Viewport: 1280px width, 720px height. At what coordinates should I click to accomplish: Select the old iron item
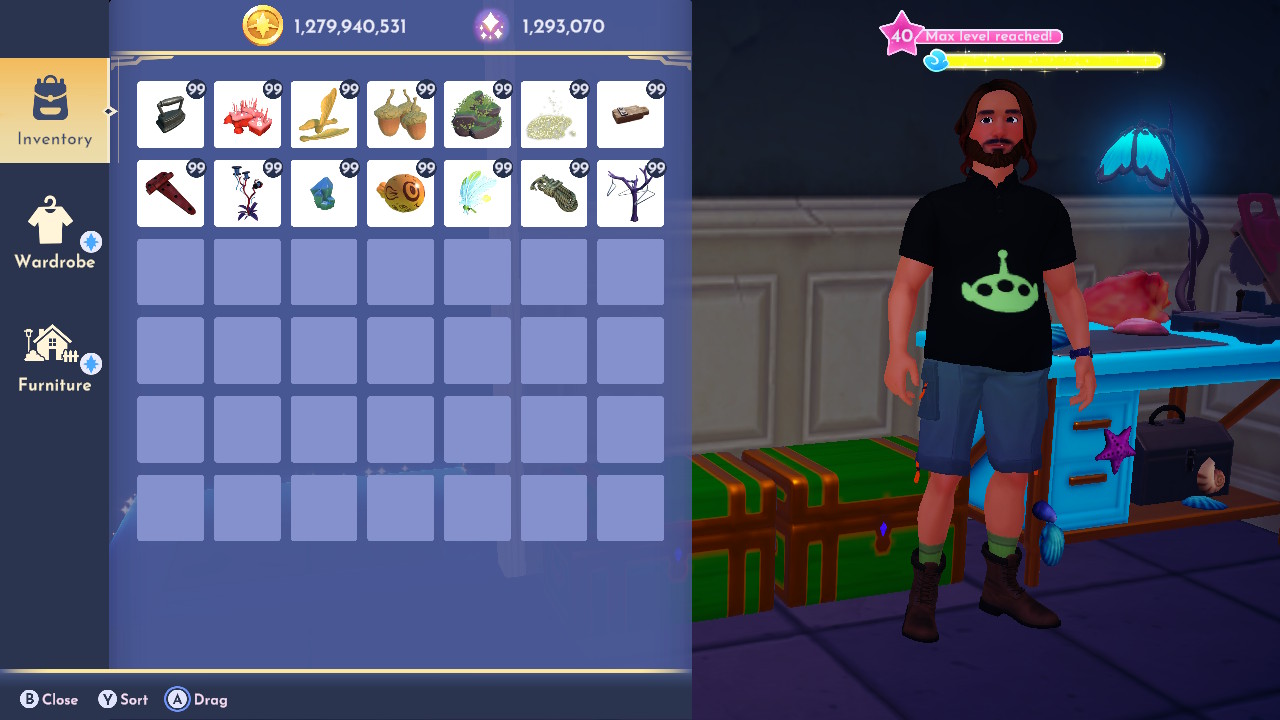pos(170,114)
